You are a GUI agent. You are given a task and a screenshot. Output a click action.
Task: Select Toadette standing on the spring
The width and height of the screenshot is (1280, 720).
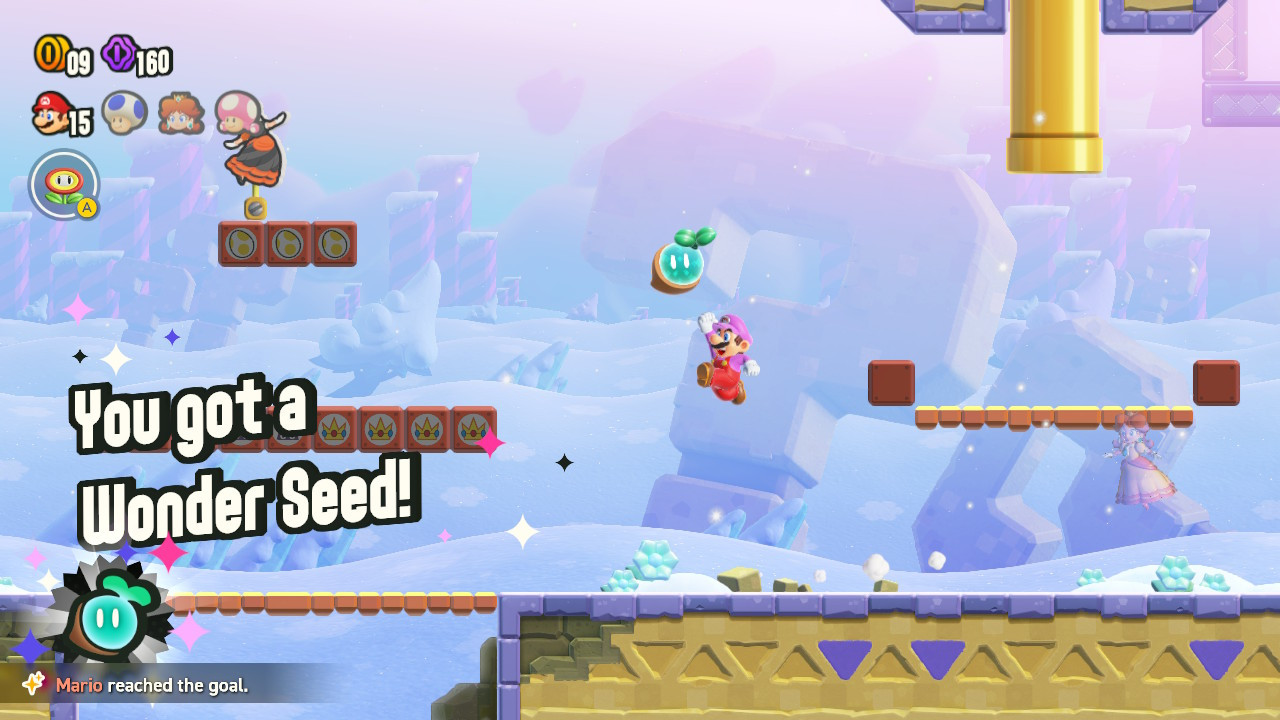click(252, 150)
